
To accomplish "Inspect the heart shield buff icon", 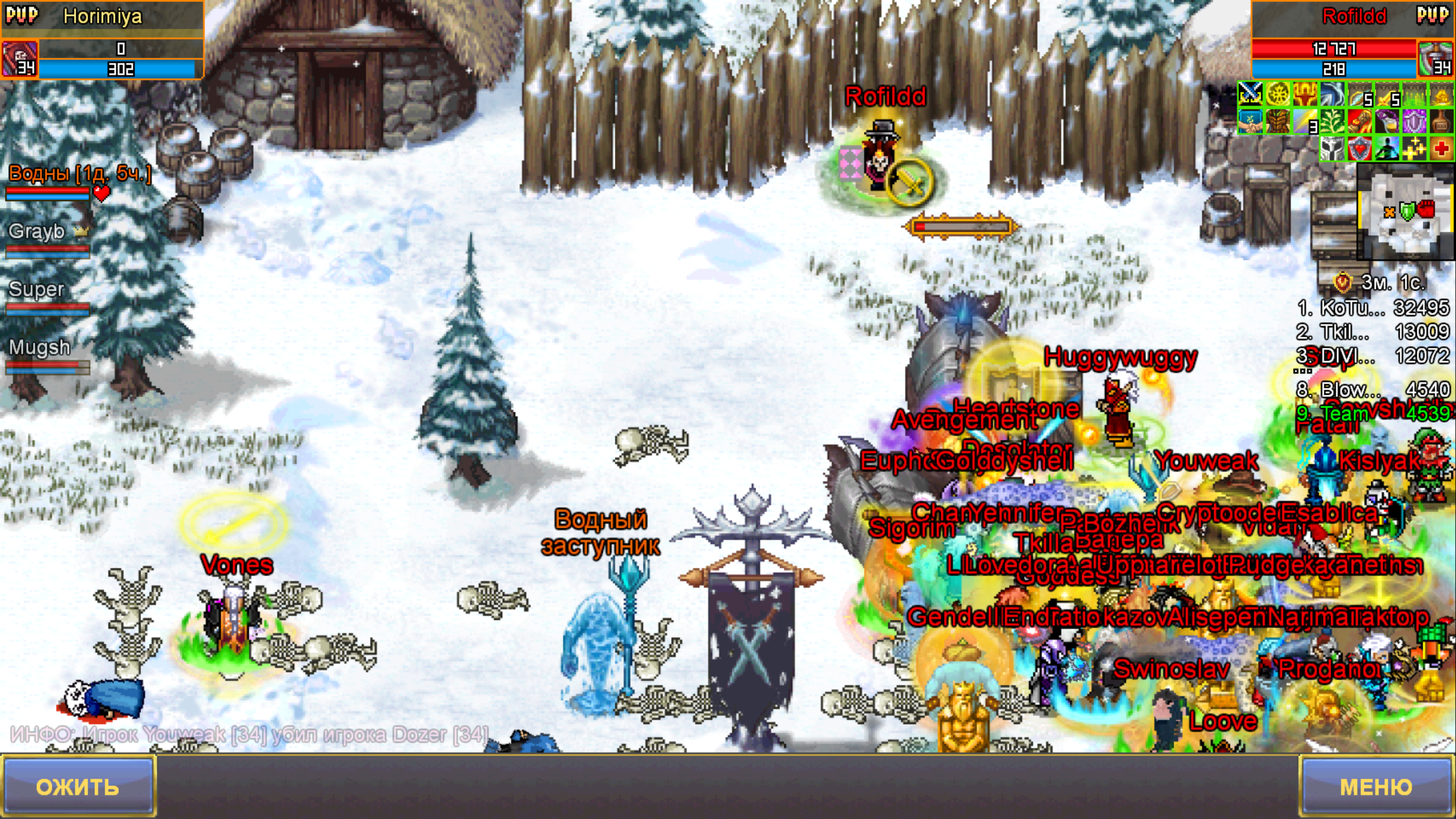I will coord(1360,148).
